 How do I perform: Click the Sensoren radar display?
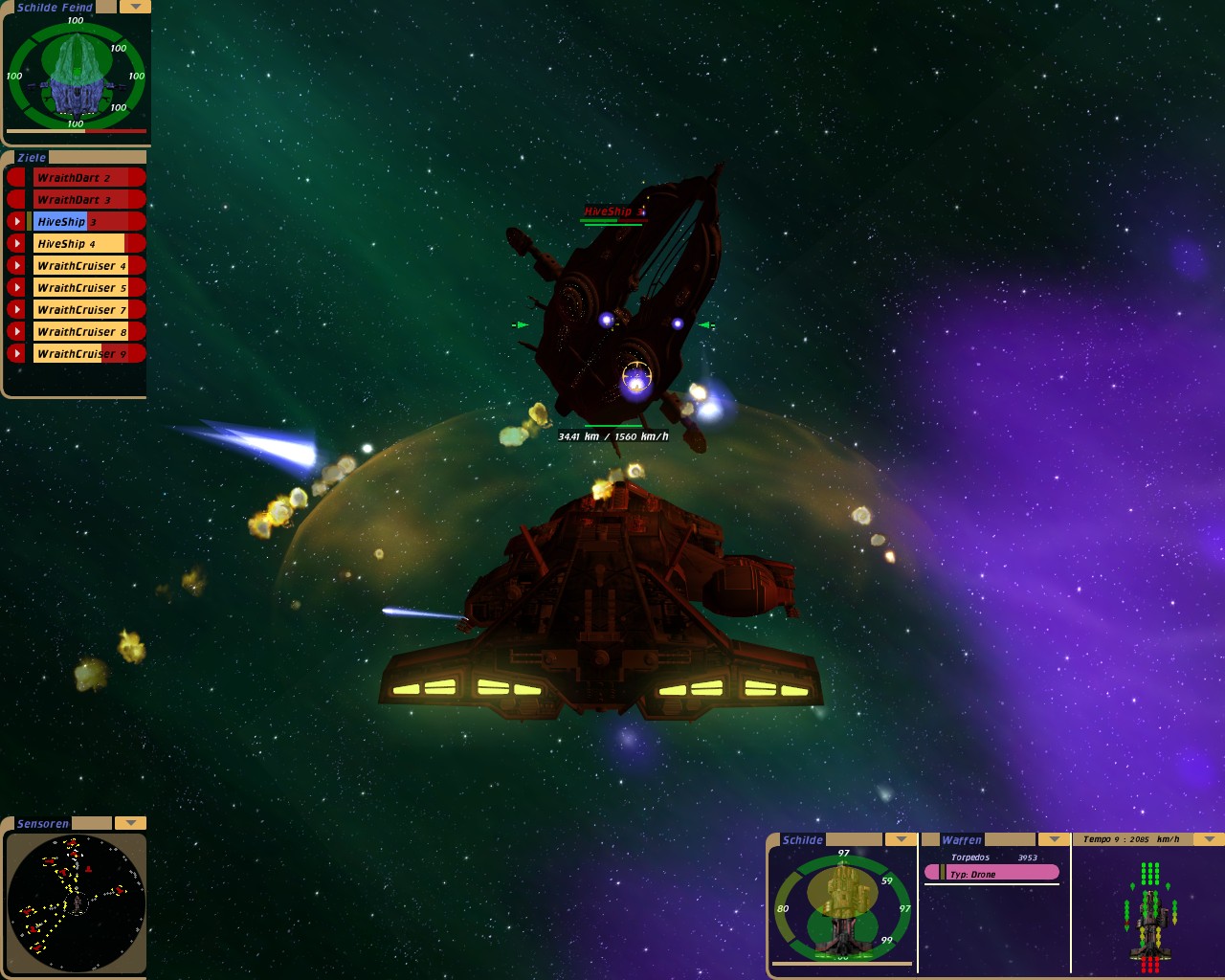pyautogui.click(x=76, y=902)
